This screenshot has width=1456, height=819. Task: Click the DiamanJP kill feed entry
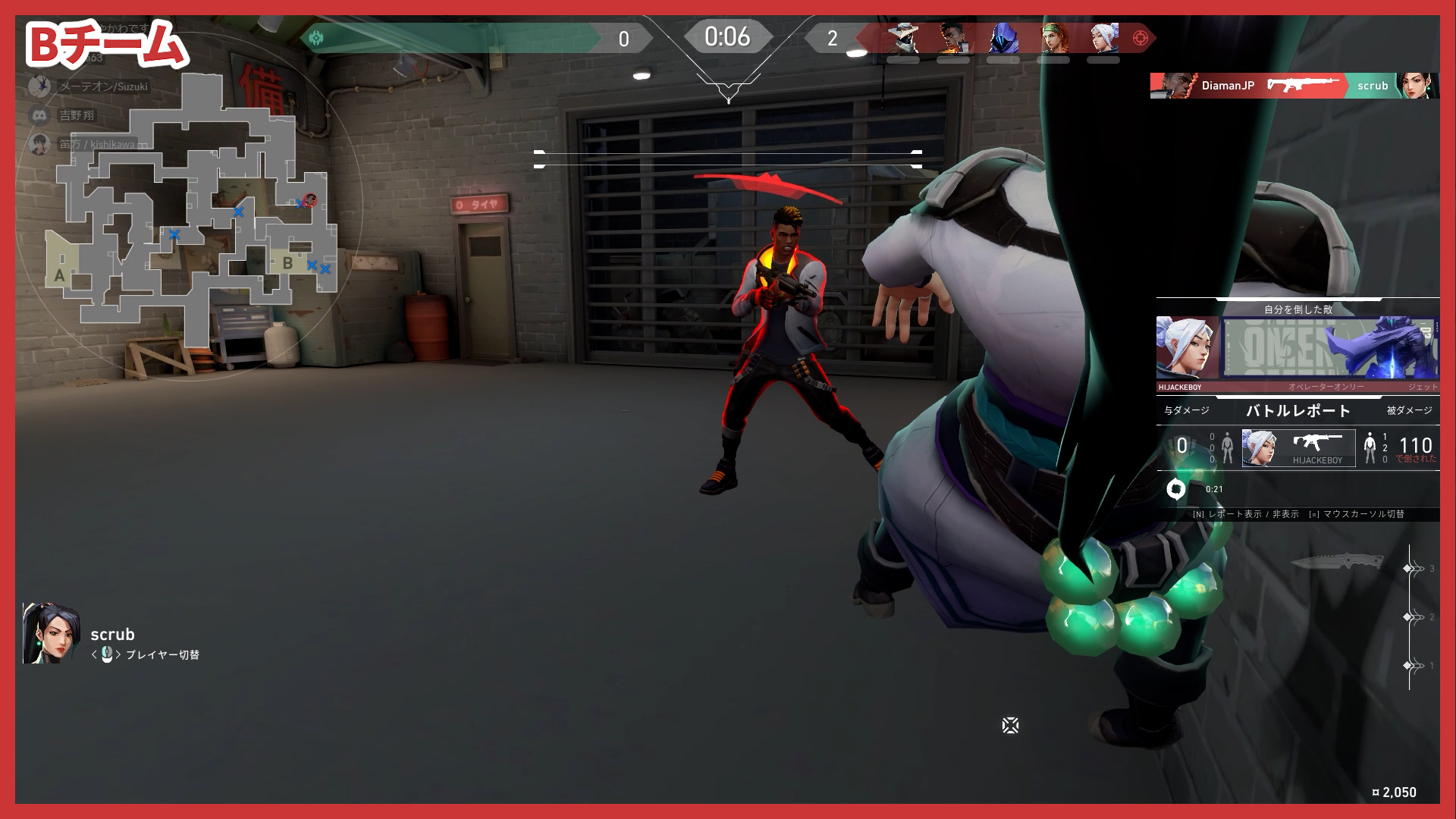click(x=1294, y=86)
